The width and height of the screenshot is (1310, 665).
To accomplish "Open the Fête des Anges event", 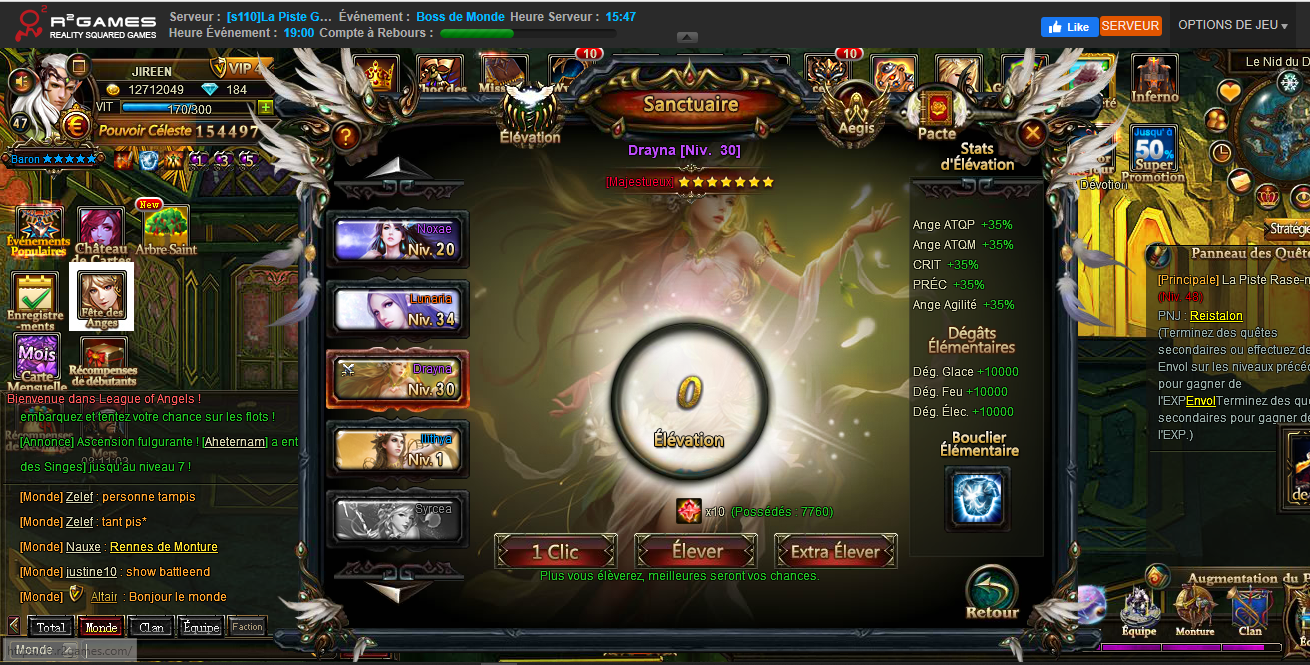I will pos(105,295).
